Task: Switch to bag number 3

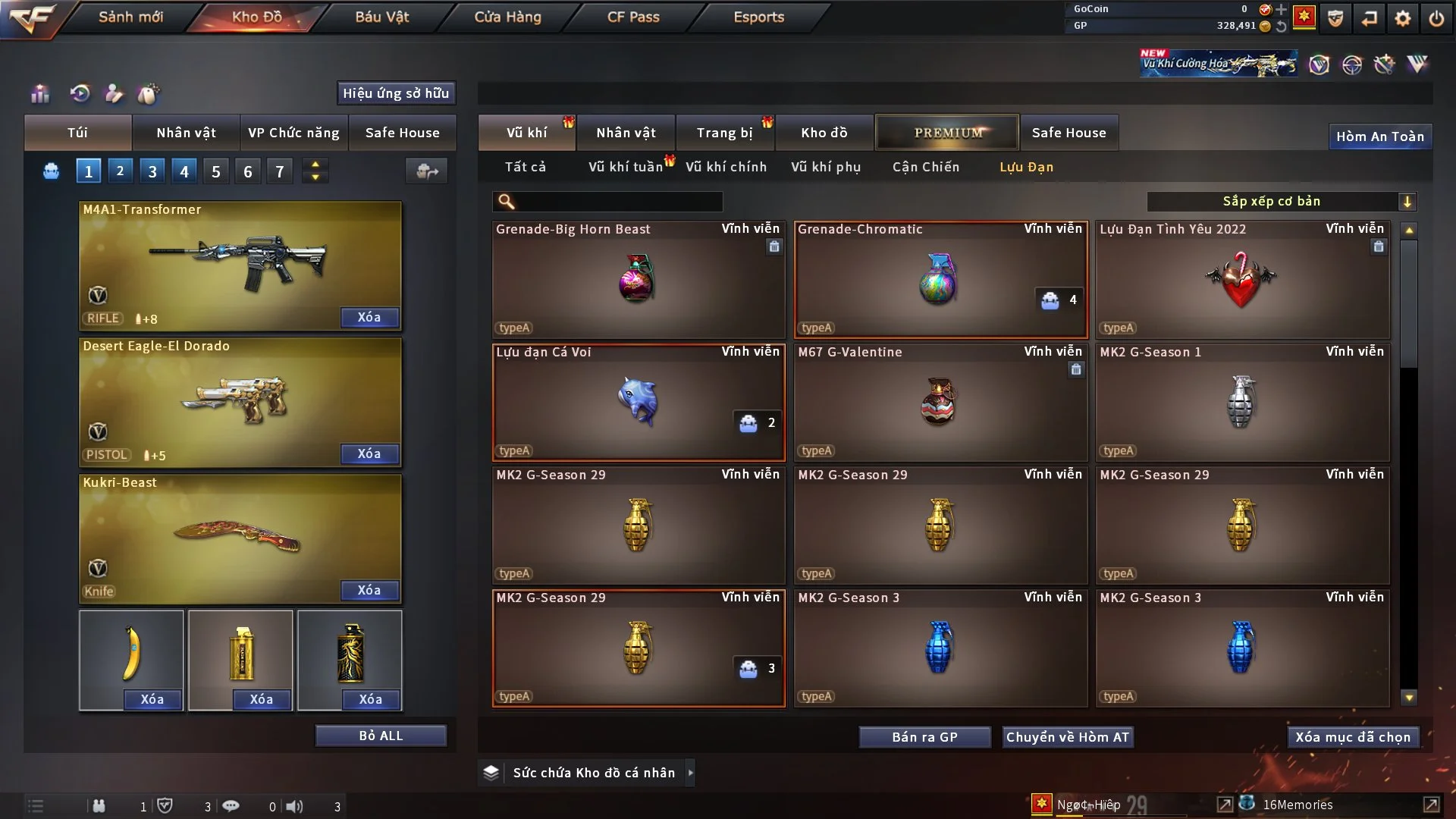Action: click(152, 171)
